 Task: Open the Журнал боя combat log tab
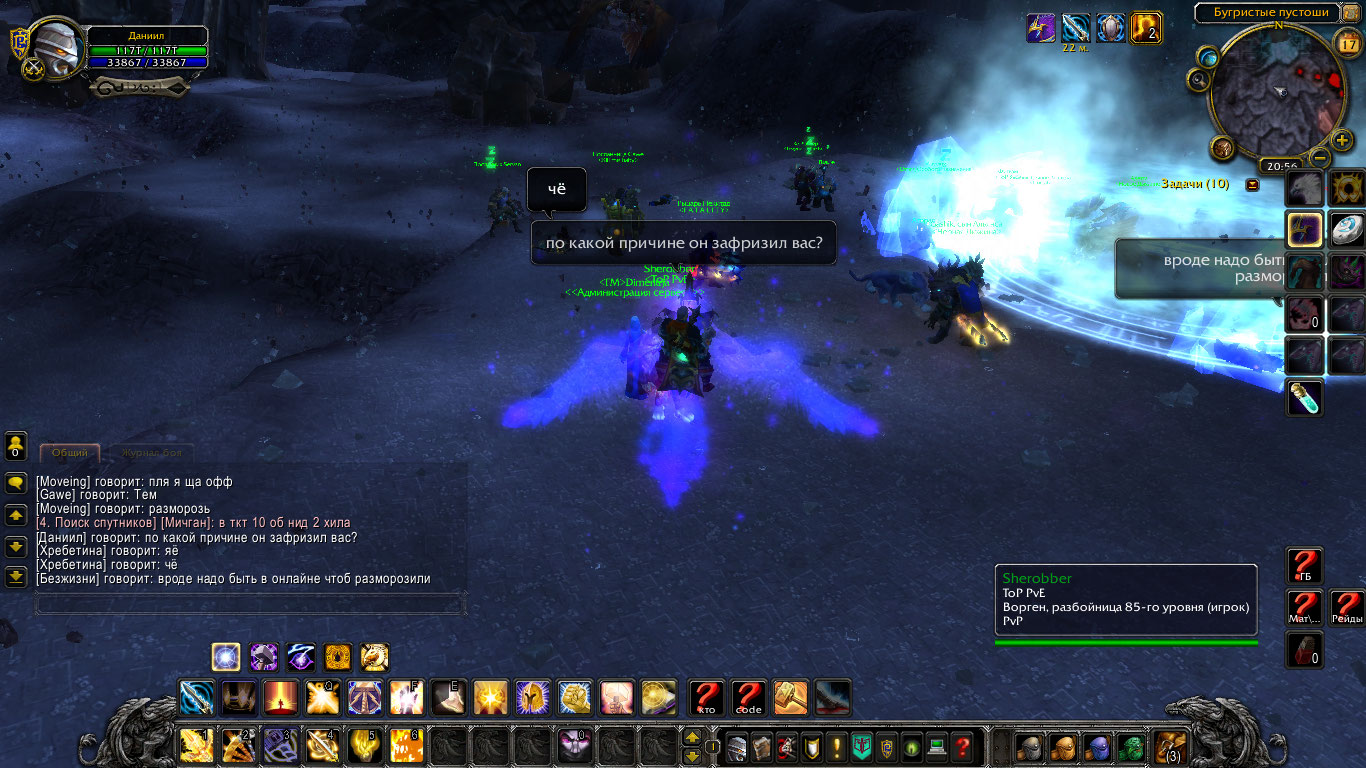[x=151, y=453]
